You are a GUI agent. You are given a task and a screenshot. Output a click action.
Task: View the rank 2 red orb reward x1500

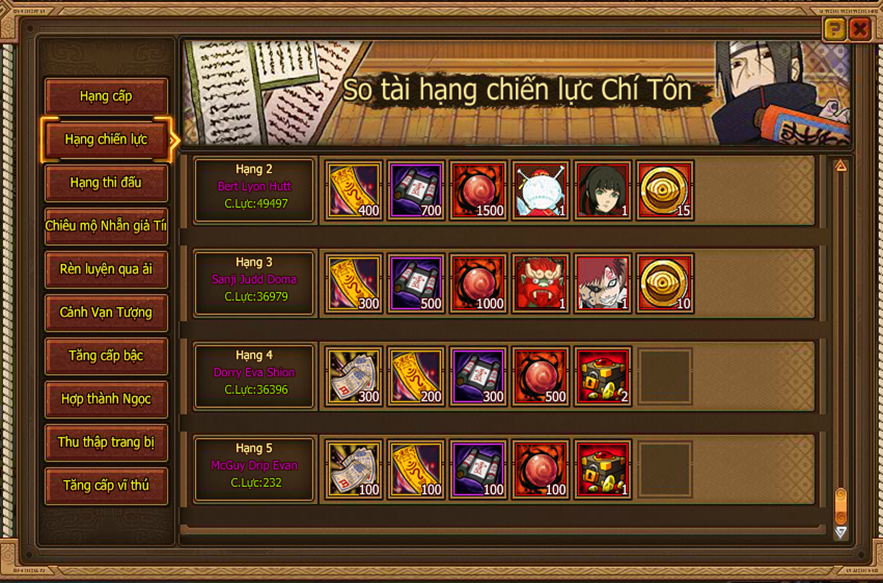coord(479,190)
